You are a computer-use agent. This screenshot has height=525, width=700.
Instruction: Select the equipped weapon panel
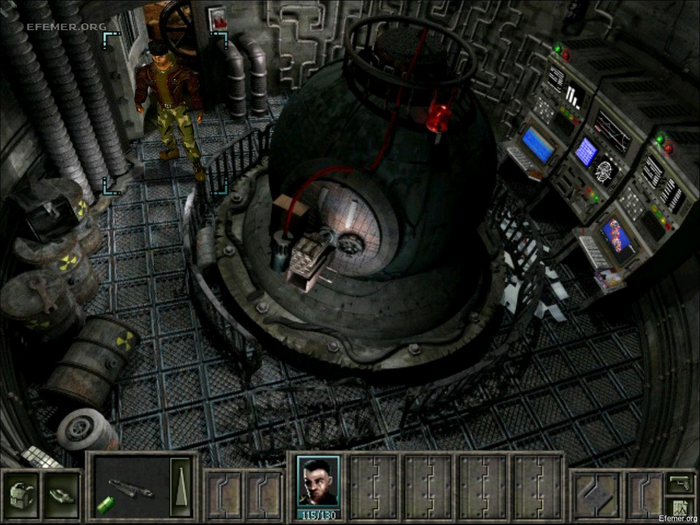(x=130, y=488)
